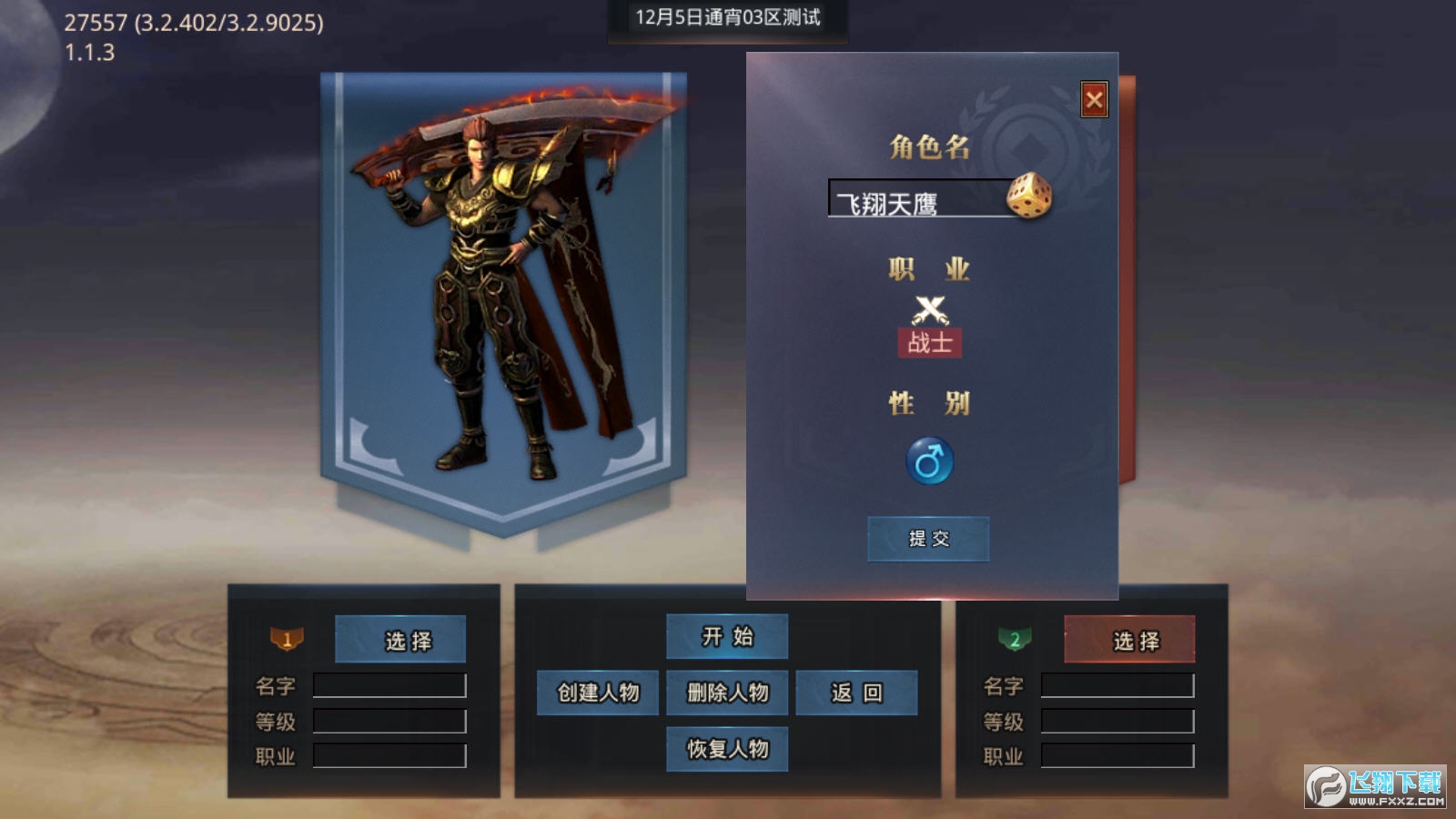Restore a character with 恢复人物

tap(727, 749)
